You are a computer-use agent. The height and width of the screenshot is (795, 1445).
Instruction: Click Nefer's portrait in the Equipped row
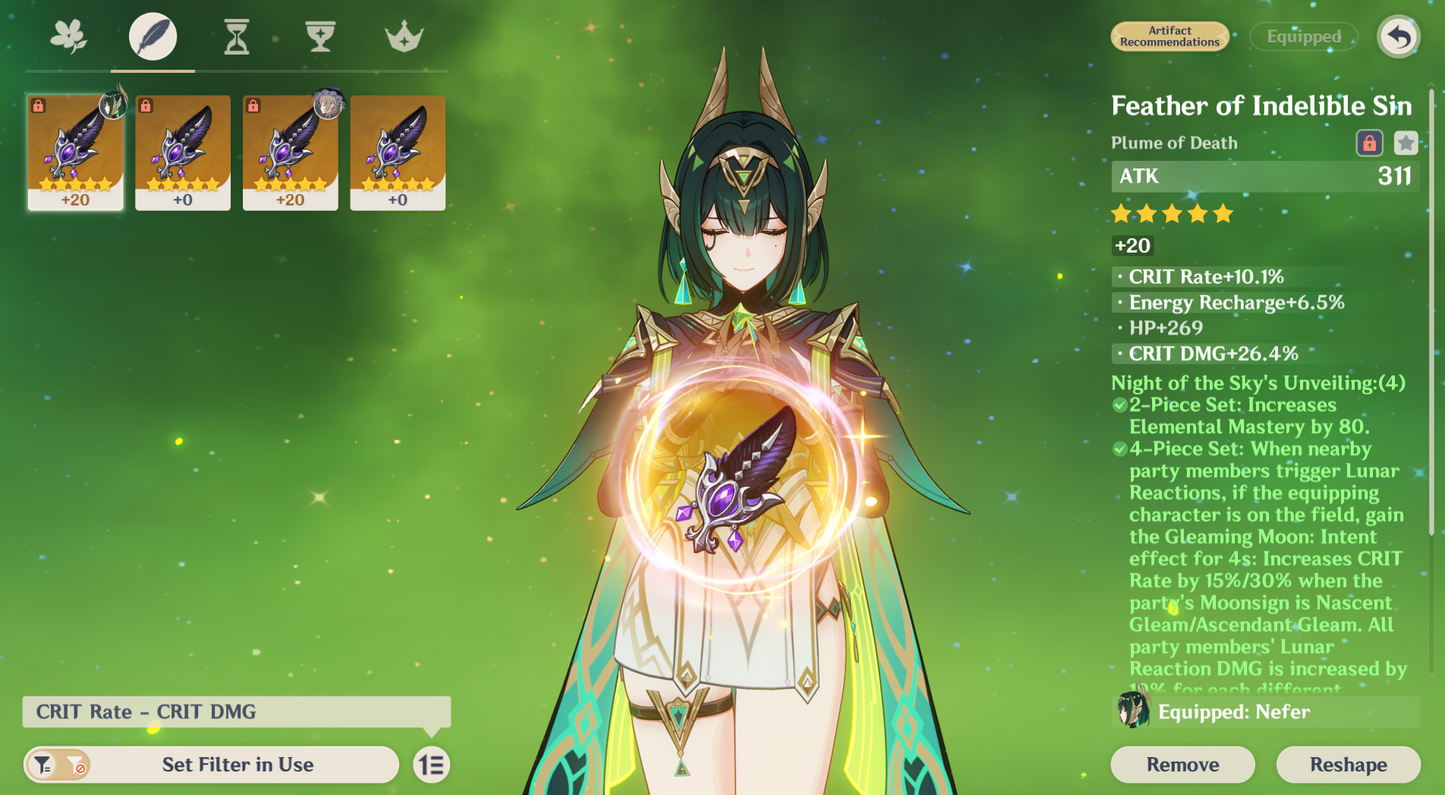point(1131,712)
